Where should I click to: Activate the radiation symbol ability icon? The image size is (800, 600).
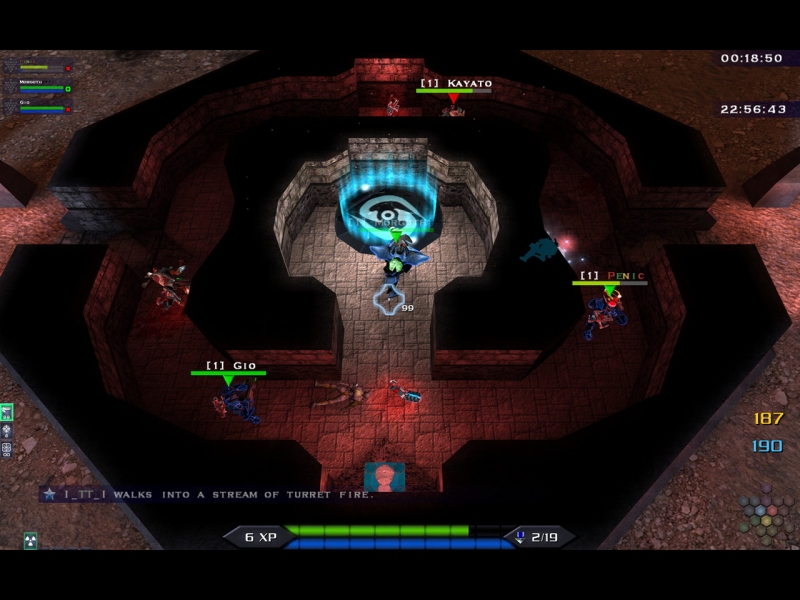(30, 540)
